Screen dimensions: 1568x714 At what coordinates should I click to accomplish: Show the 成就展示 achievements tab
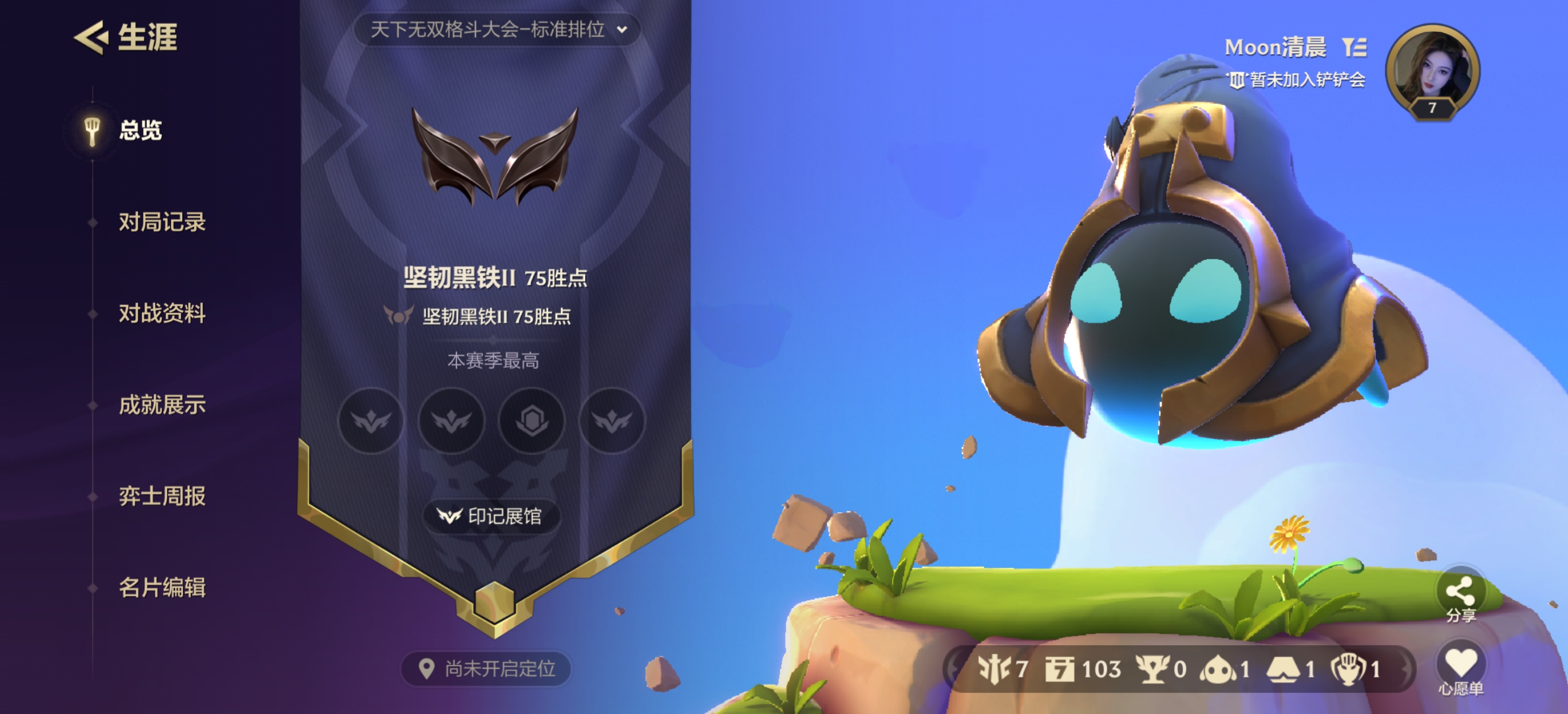pyautogui.click(x=162, y=405)
